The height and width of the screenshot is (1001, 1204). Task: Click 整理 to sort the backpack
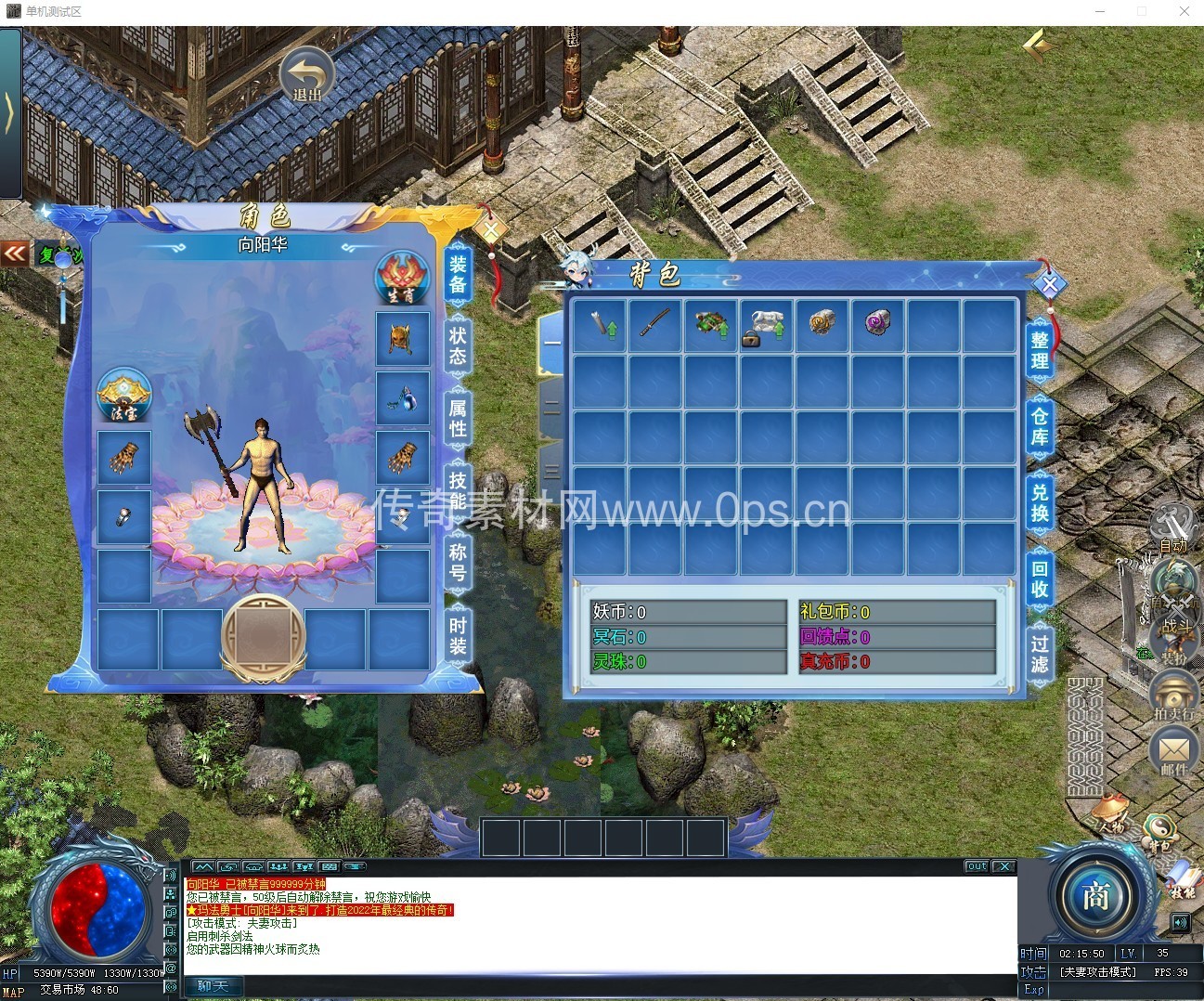coord(1040,350)
